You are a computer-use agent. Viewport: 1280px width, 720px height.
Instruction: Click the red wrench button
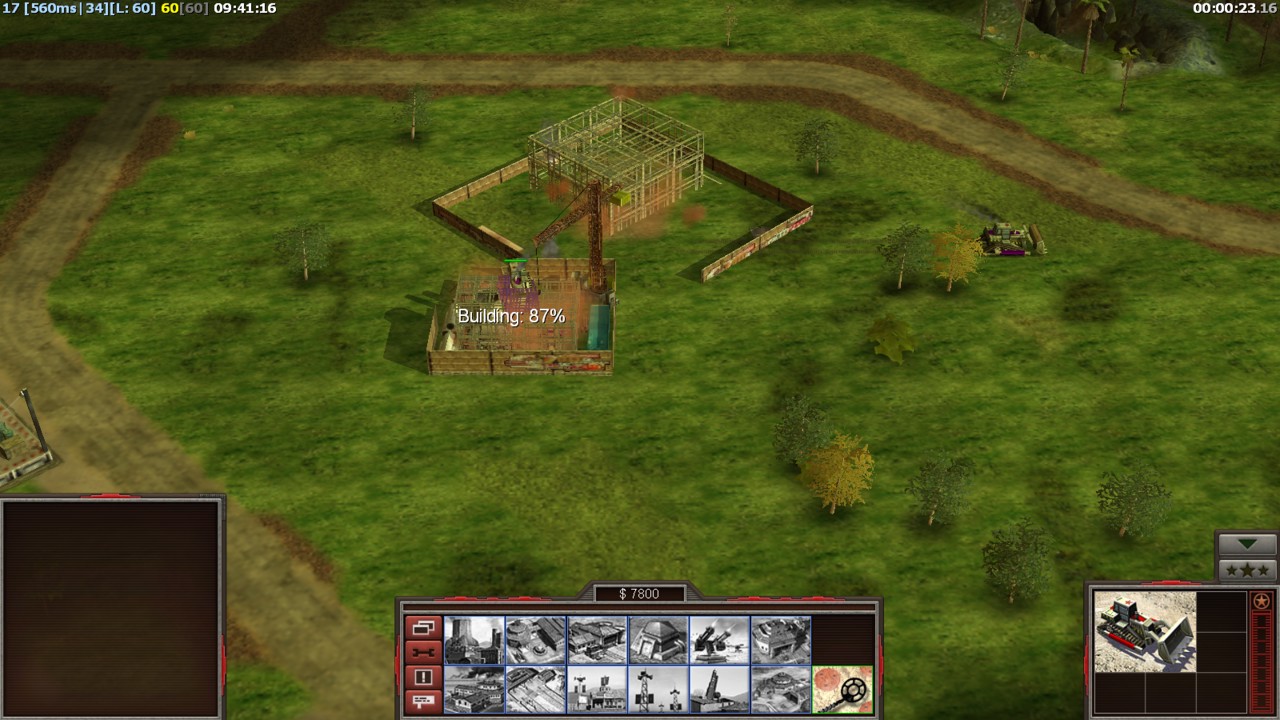coord(423,653)
